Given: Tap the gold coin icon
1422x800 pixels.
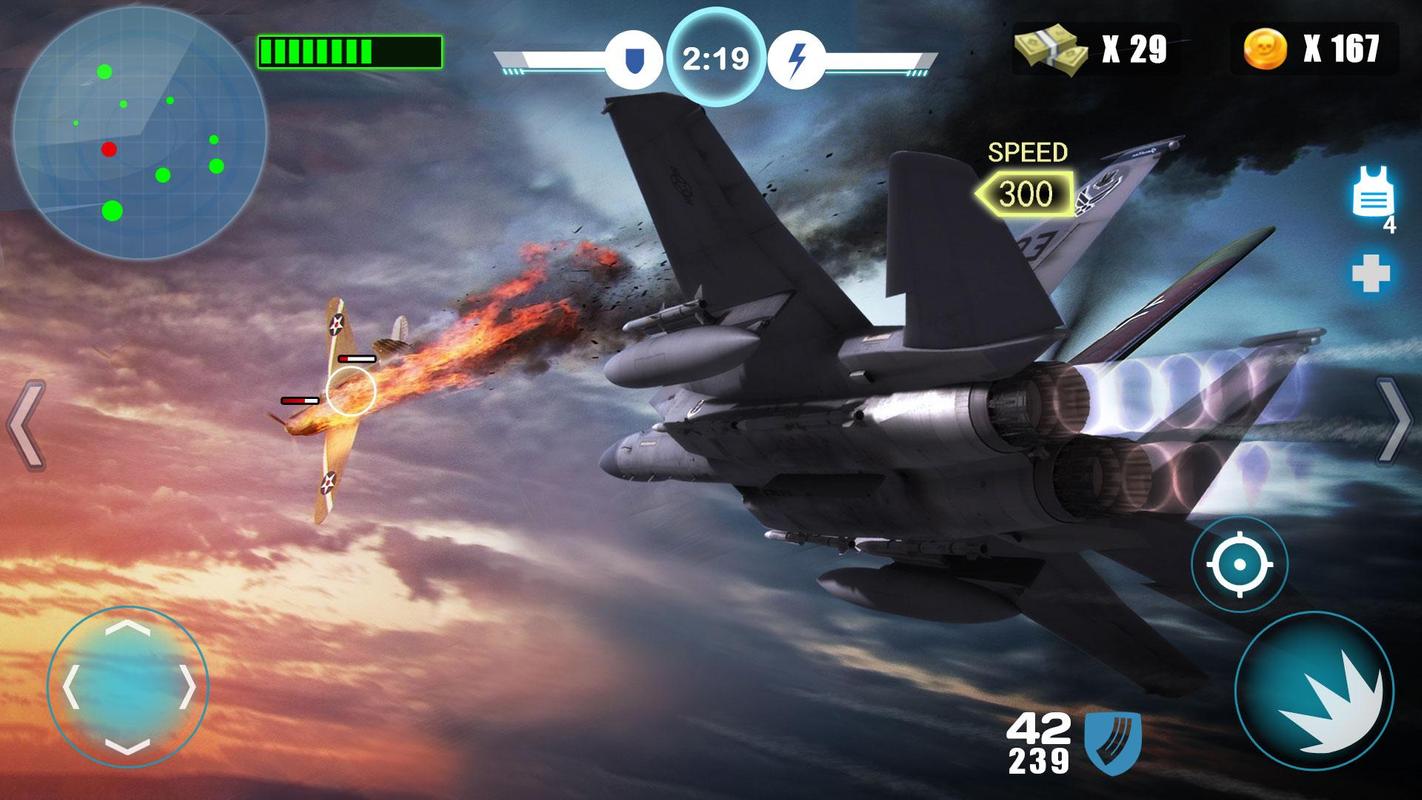Looking at the screenshot, I should 1265,45.
